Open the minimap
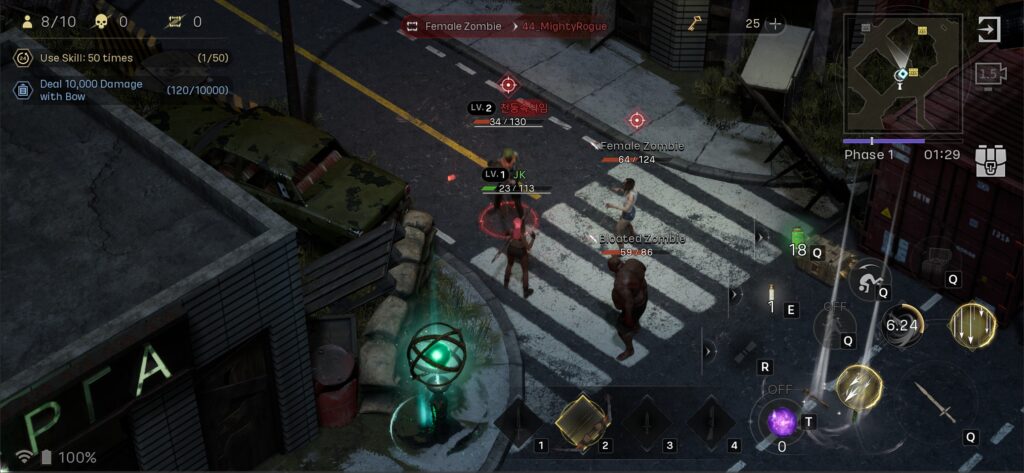 (x=901, y=75)
